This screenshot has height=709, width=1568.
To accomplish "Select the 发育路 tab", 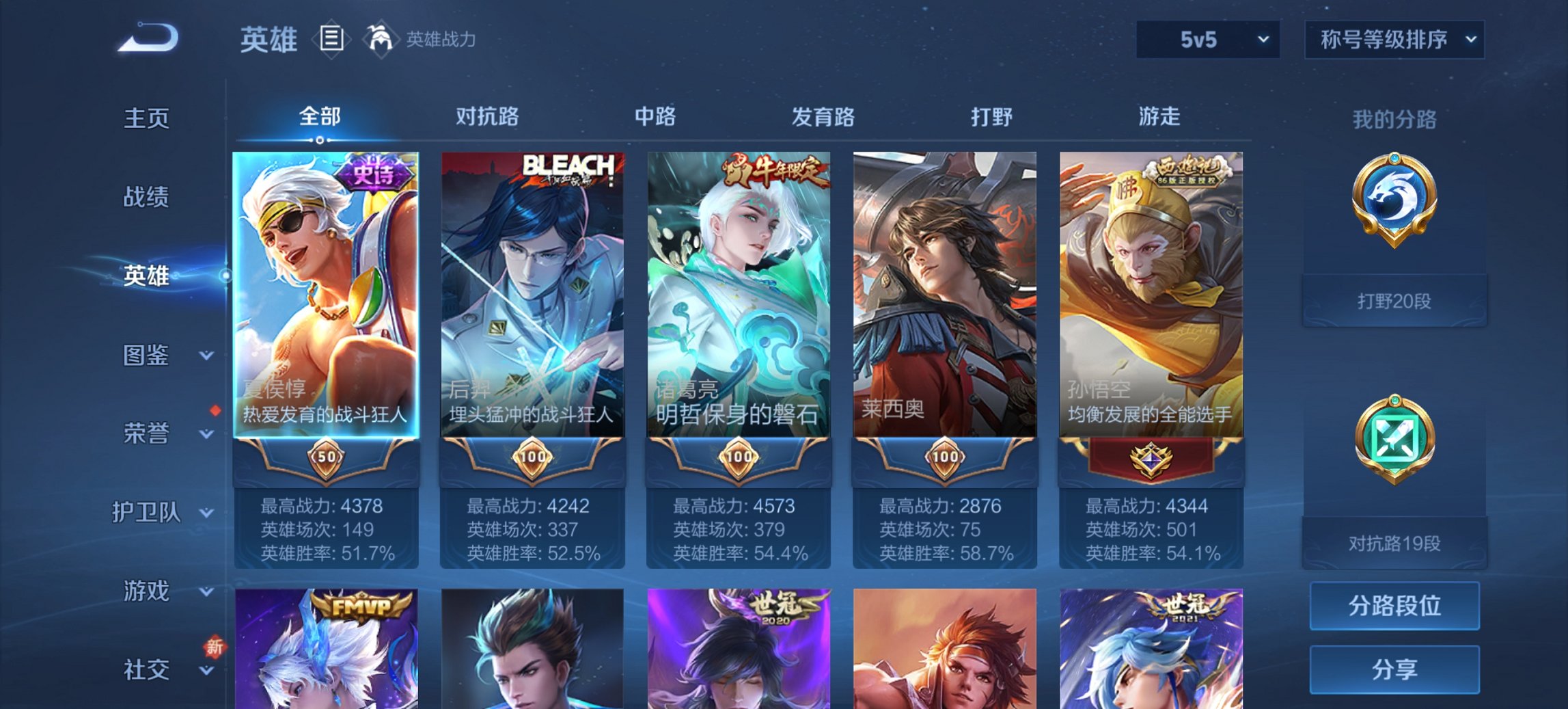I will click(823, 117).
